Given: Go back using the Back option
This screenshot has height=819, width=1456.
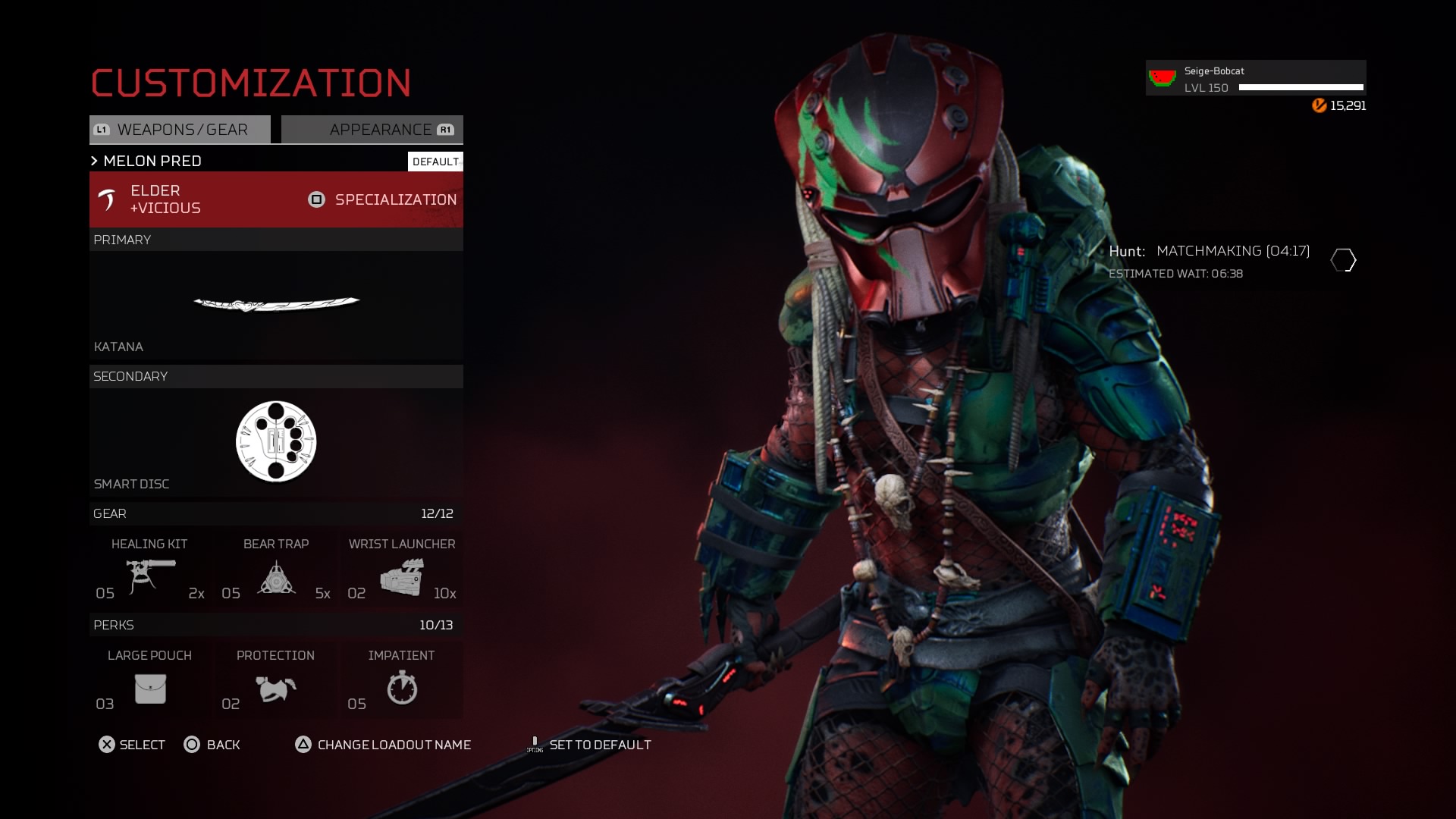Looking at the screenshot, I should 212,745.
